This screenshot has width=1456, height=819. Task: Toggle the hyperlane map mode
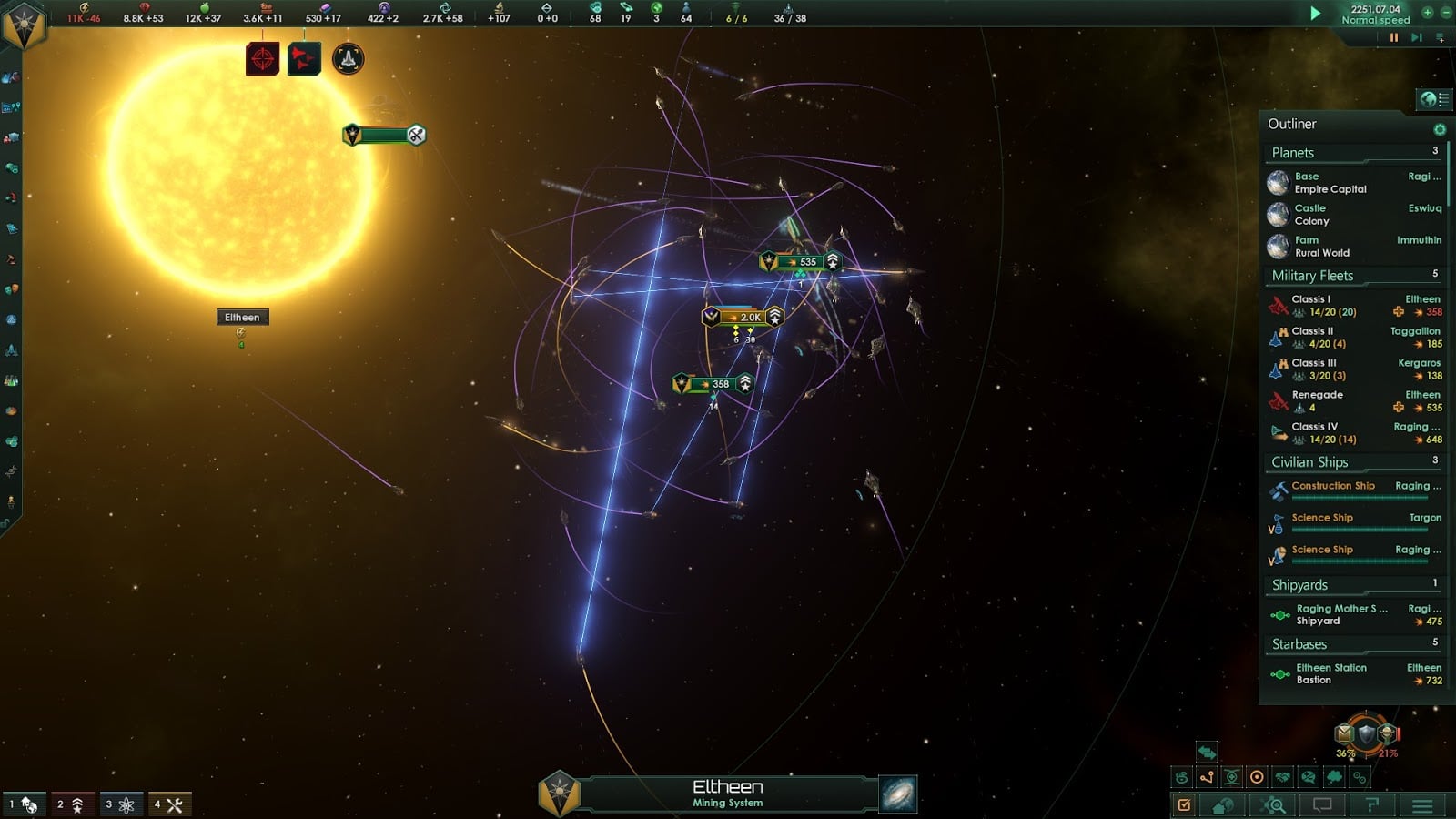click(1206, 778)
